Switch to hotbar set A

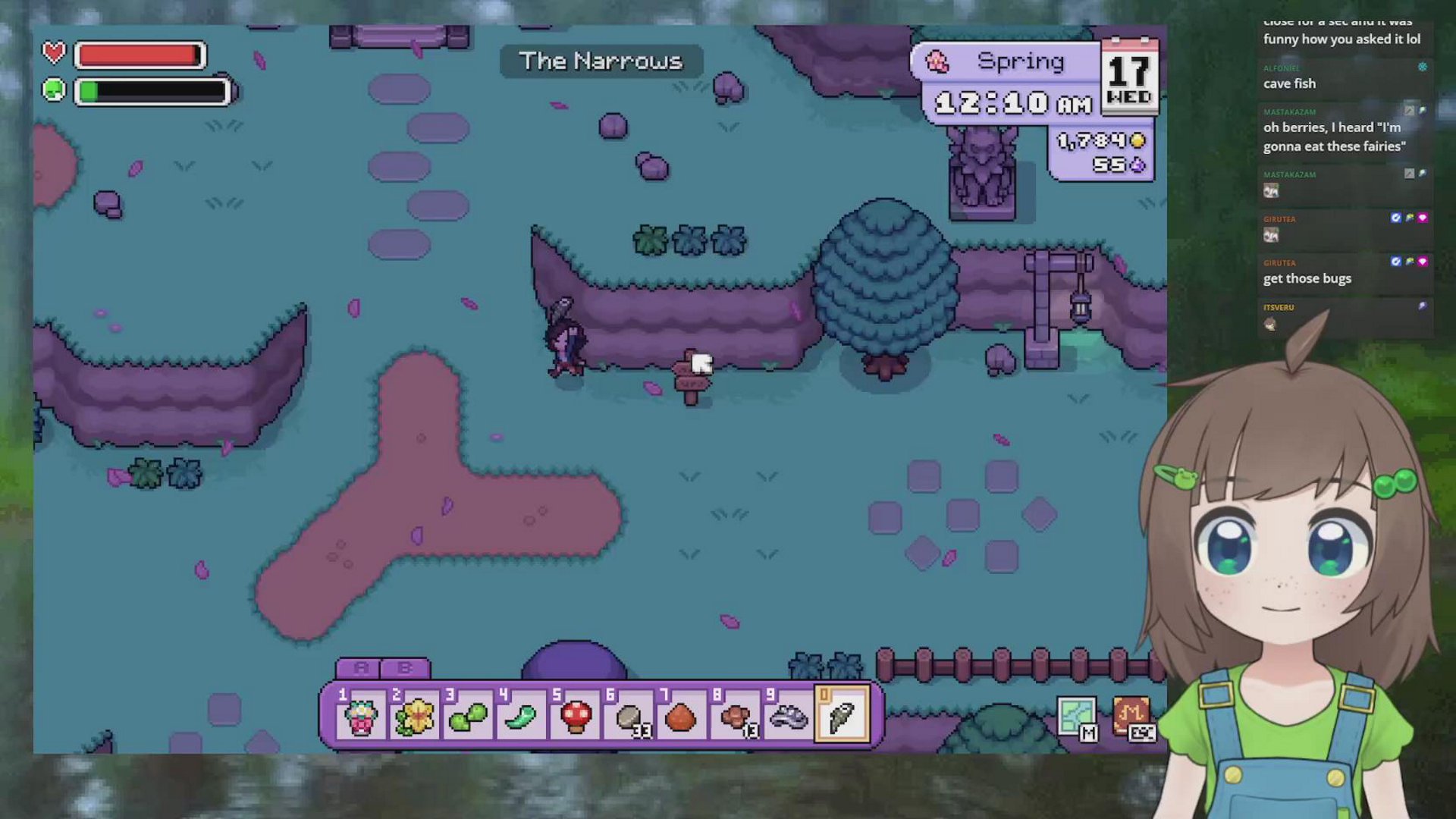[x=361, y=667]
